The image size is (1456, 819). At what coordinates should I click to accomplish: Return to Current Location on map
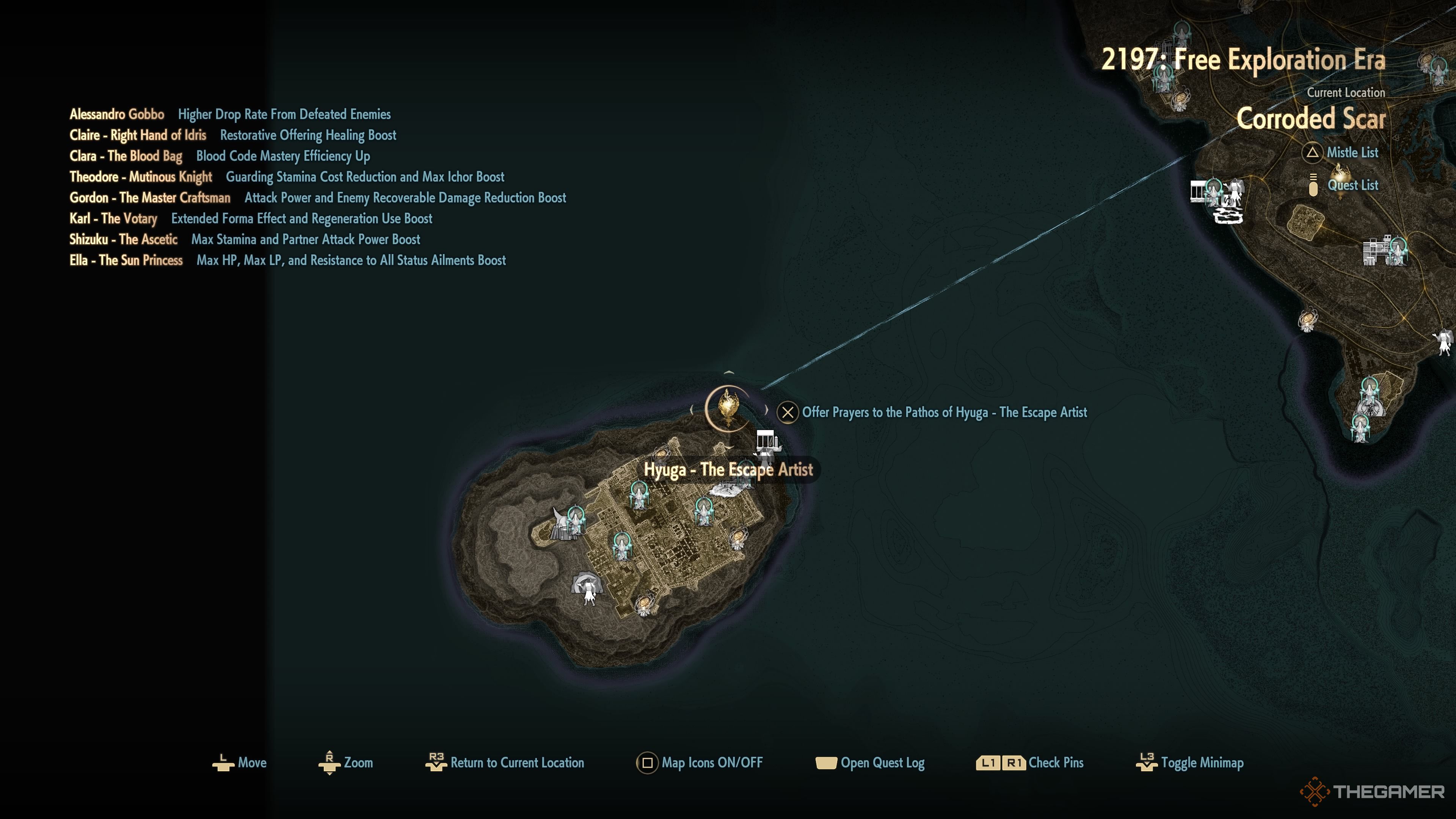coord(505,763)
